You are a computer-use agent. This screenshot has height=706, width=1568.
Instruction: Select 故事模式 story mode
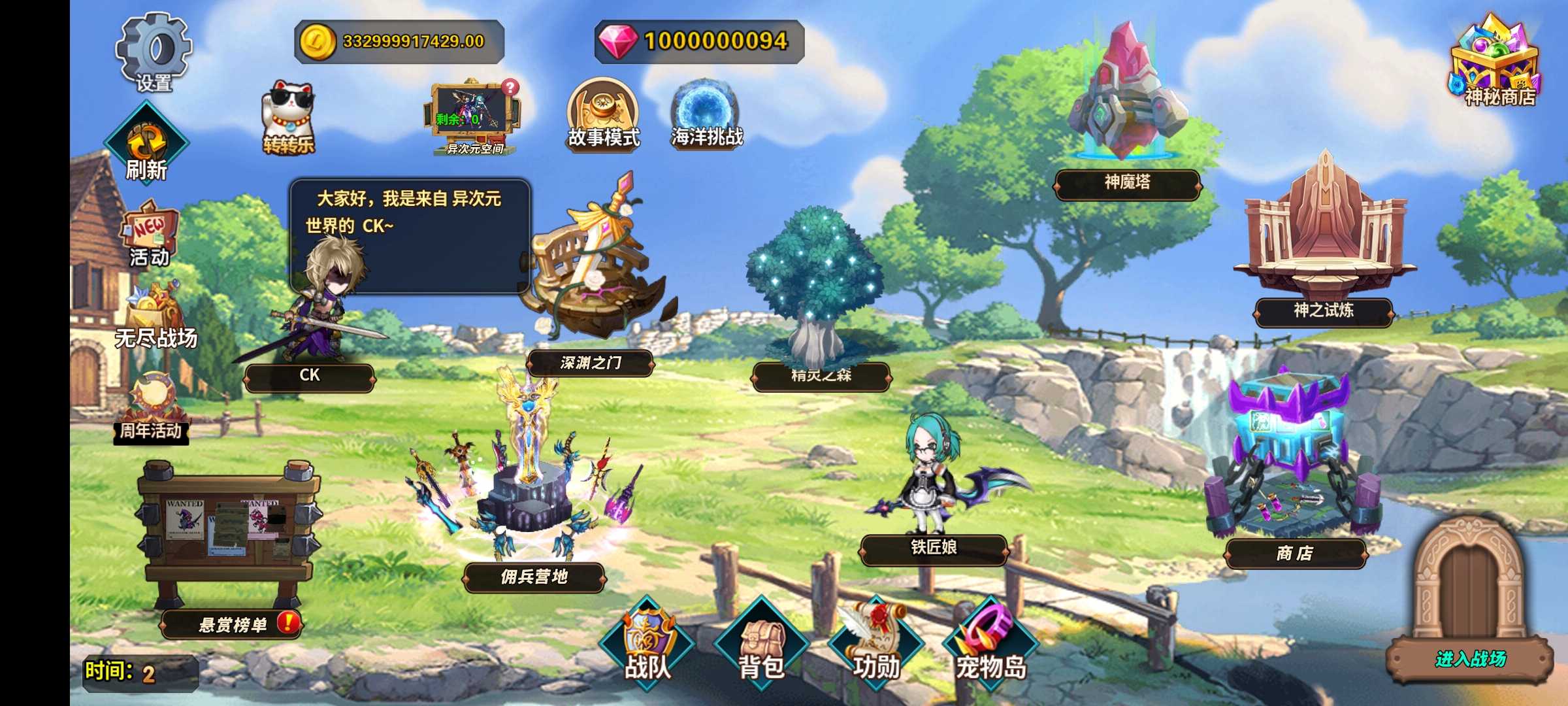coord(603,115)
